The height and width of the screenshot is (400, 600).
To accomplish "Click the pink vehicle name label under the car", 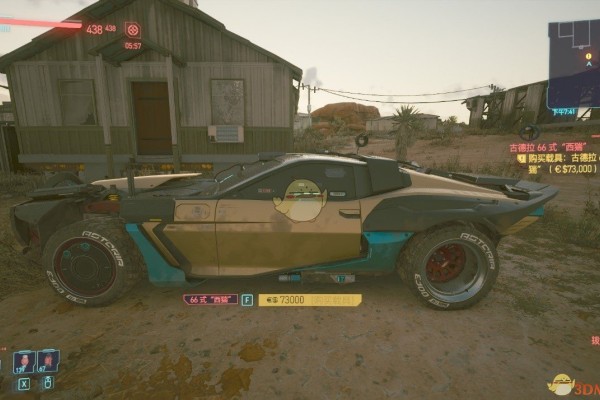I will (x=210, y=299).
